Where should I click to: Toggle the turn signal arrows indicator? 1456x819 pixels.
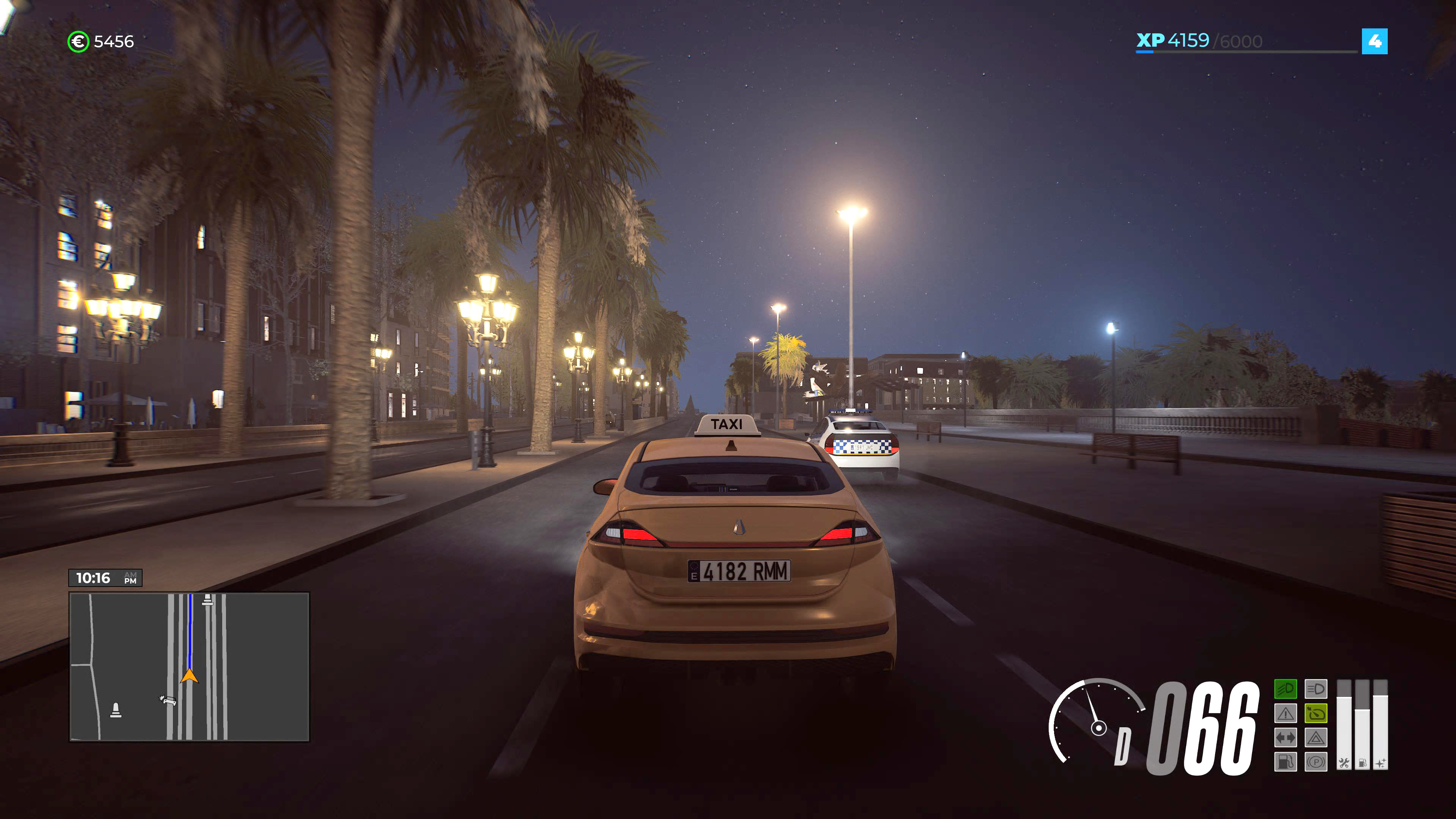click(1286, 738)
